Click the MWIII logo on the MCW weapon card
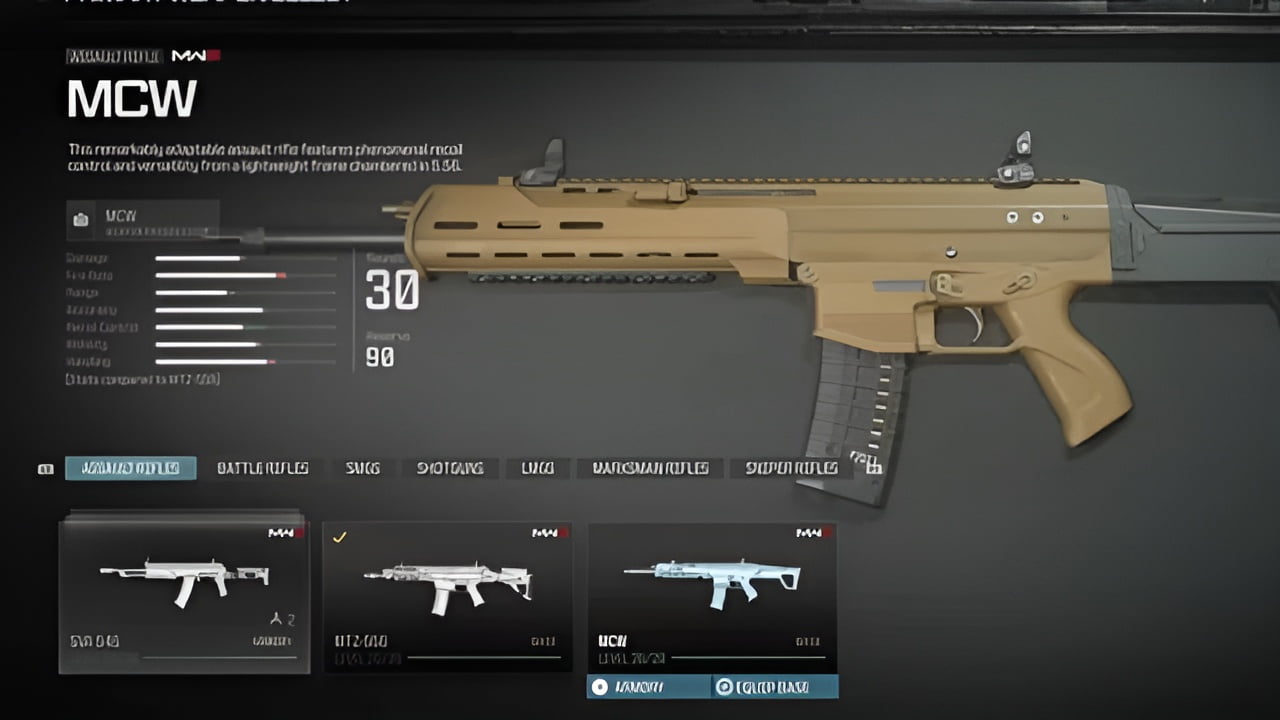The image size is (1280, 720). coord(810,533)
